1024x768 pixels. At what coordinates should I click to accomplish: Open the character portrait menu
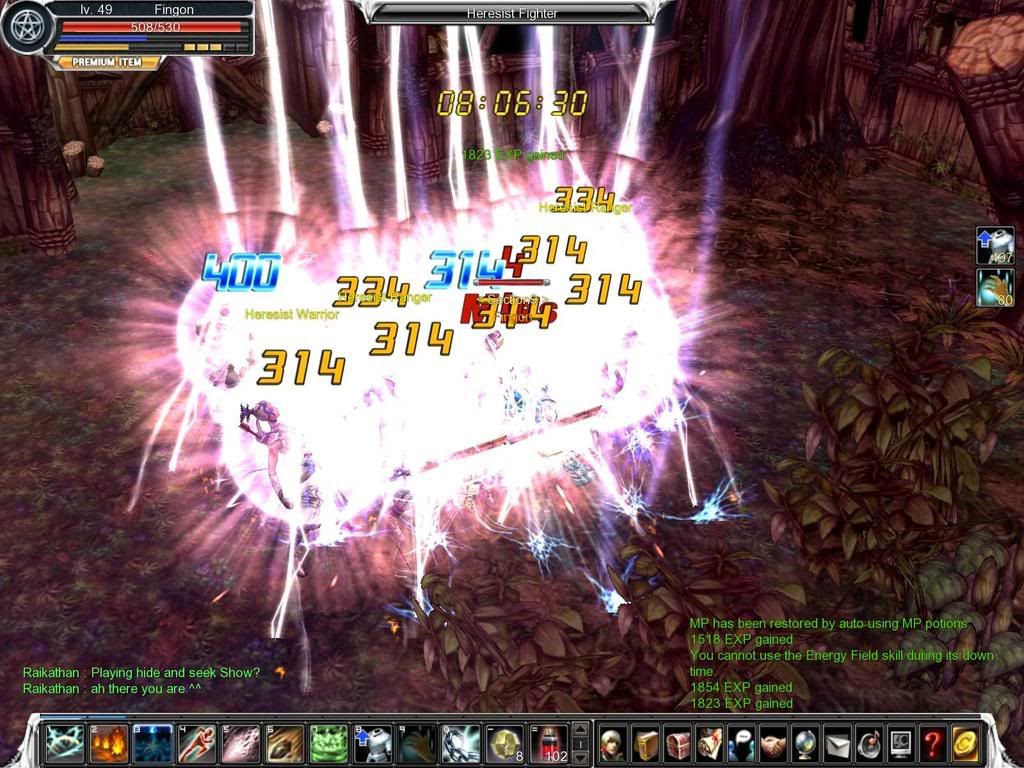pos(614,743)
